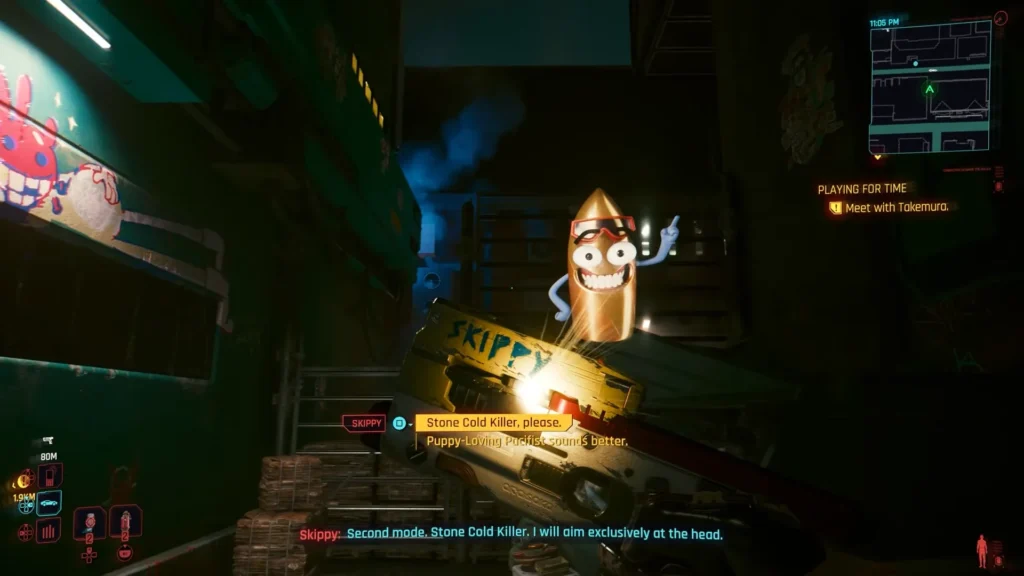Choose "Stone Cold Killer, please." dialogue option

coord(493,423)
